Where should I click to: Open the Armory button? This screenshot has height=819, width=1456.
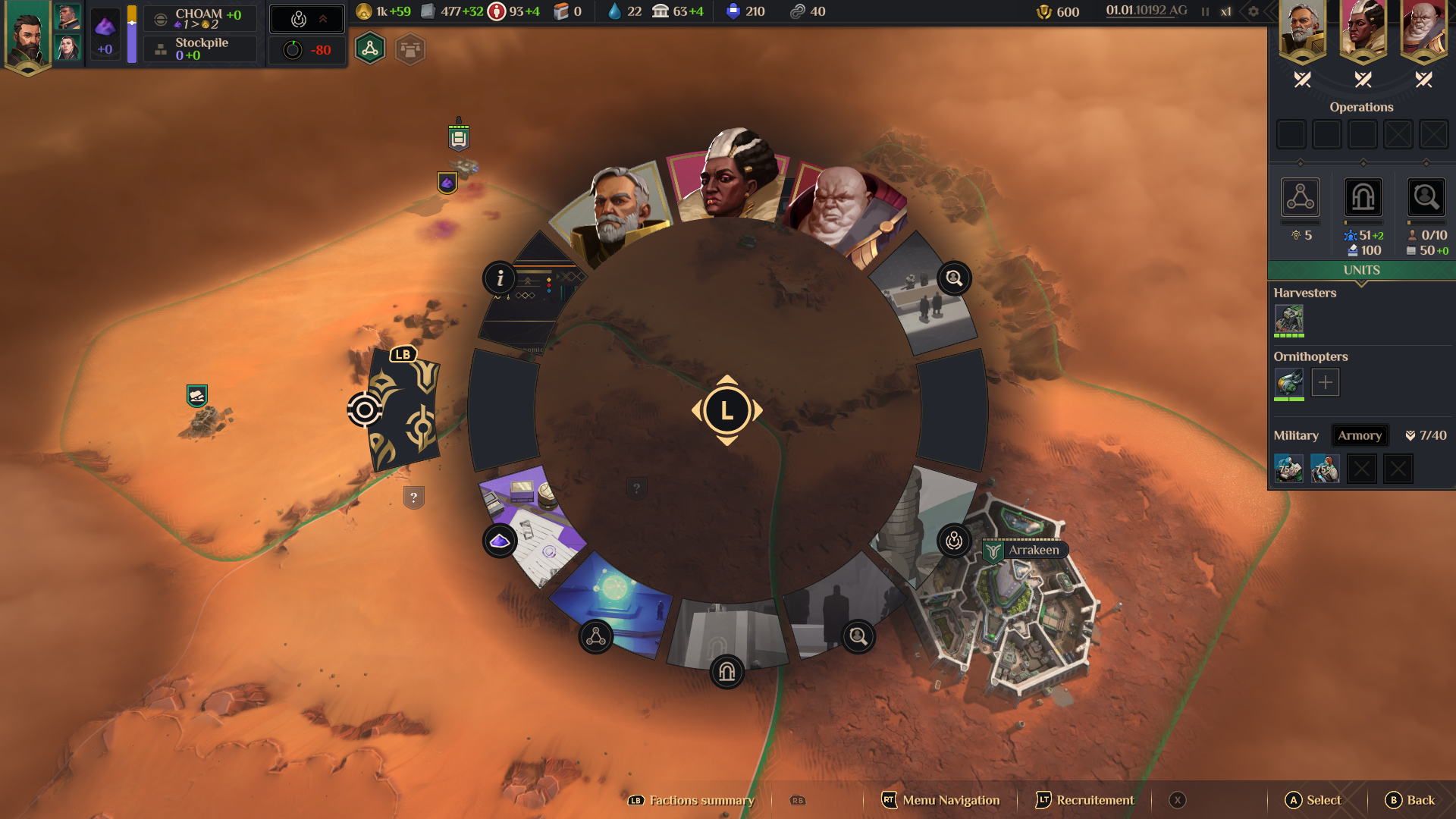click(1359, 435)
